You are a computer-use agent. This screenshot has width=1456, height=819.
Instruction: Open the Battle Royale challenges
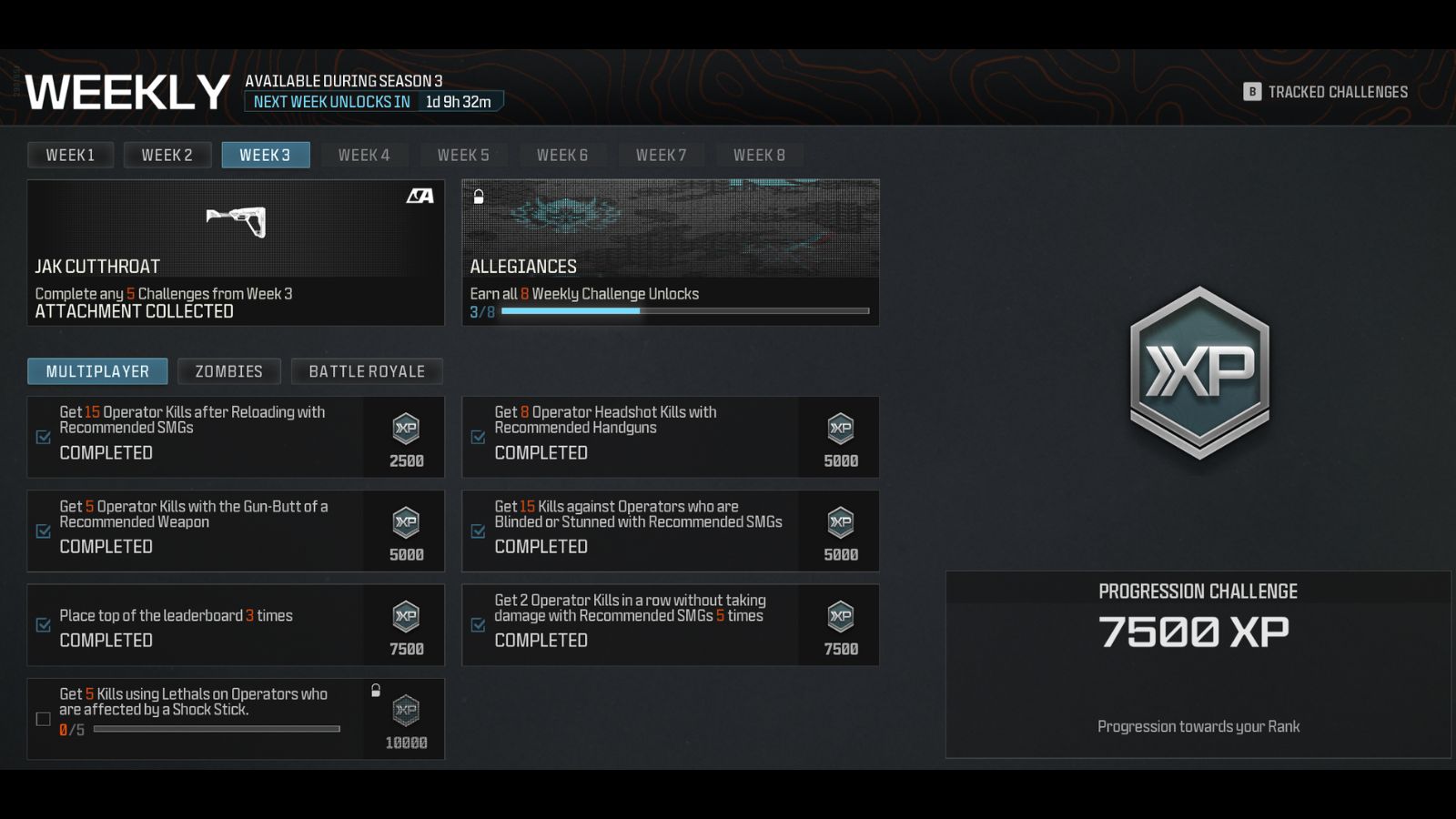367,370
